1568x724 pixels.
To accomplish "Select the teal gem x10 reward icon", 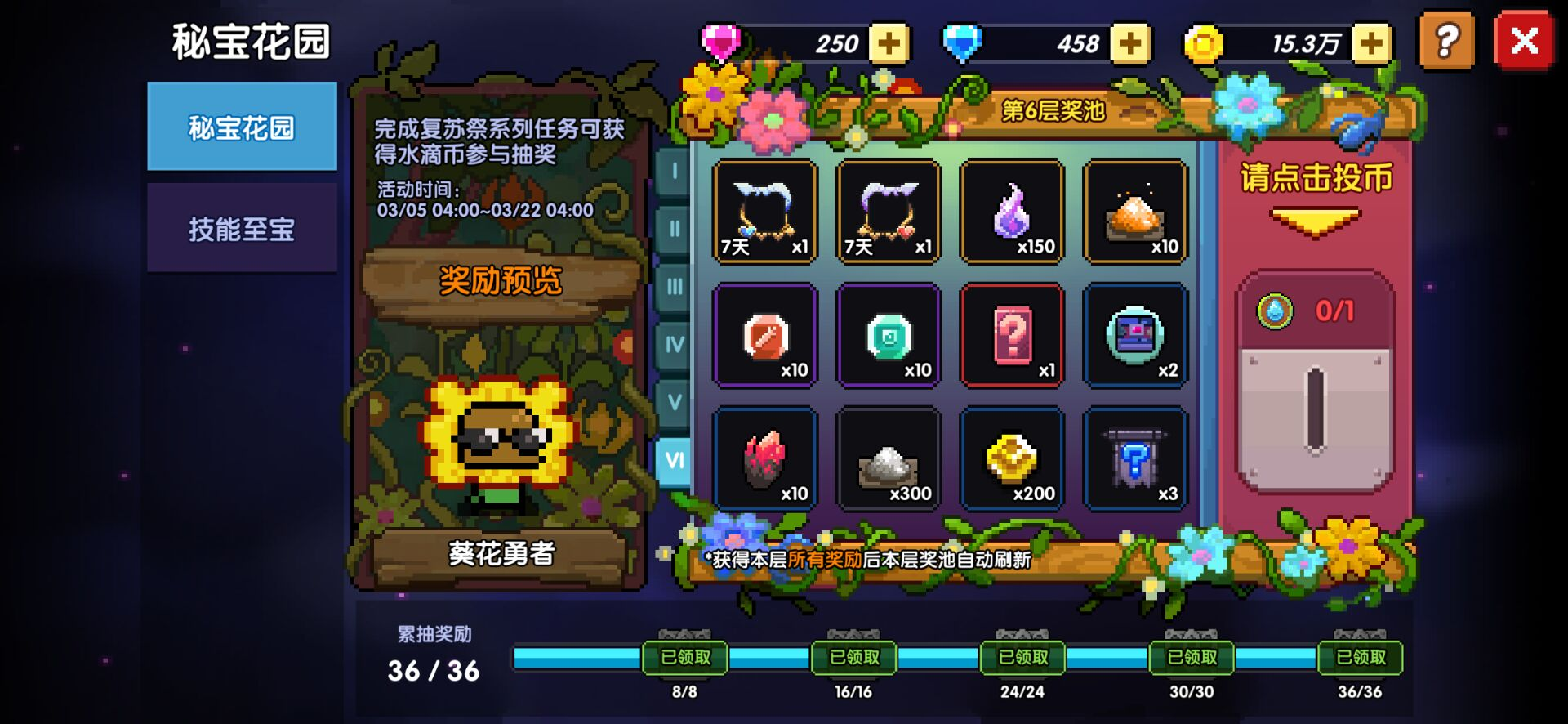I will [x=888, y=334].
